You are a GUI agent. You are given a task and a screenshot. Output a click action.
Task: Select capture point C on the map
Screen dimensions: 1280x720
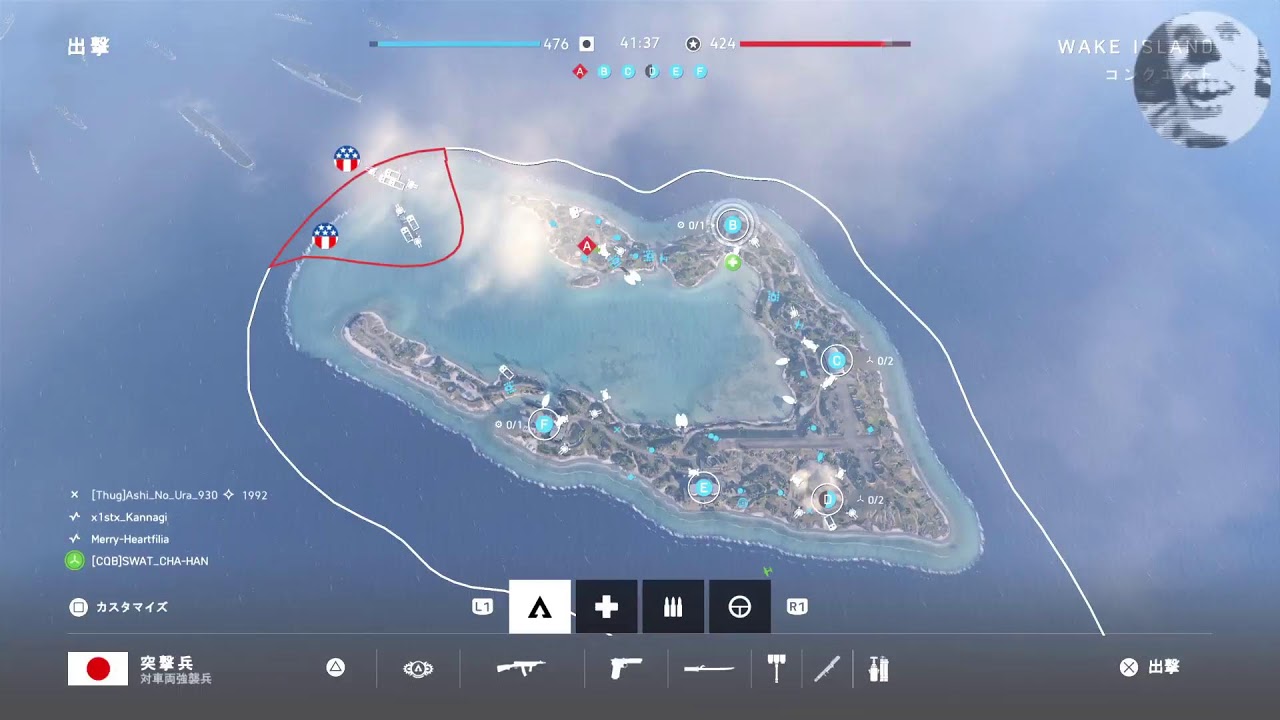[836, 360]
